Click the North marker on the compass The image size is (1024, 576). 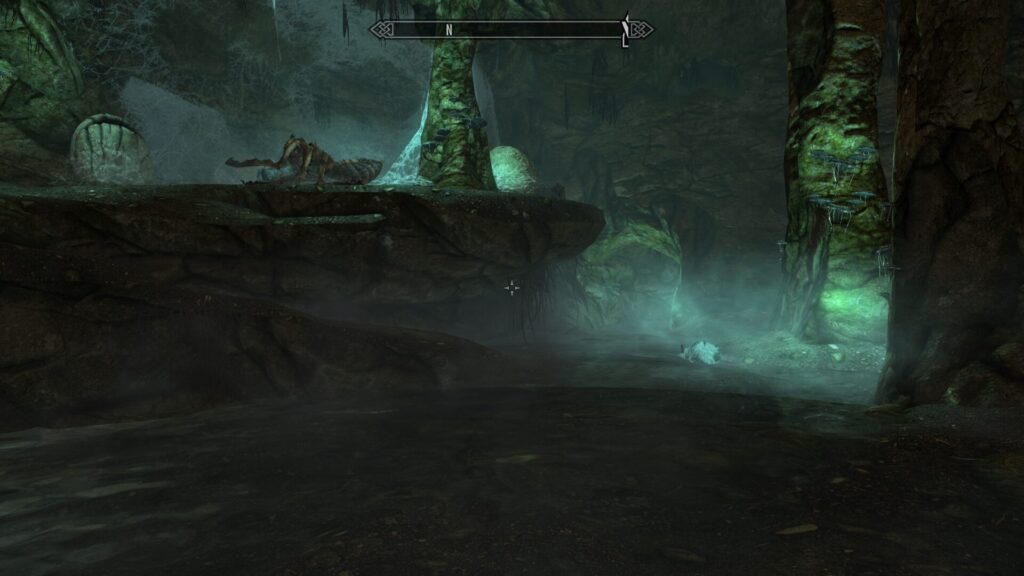pos(449,30)
